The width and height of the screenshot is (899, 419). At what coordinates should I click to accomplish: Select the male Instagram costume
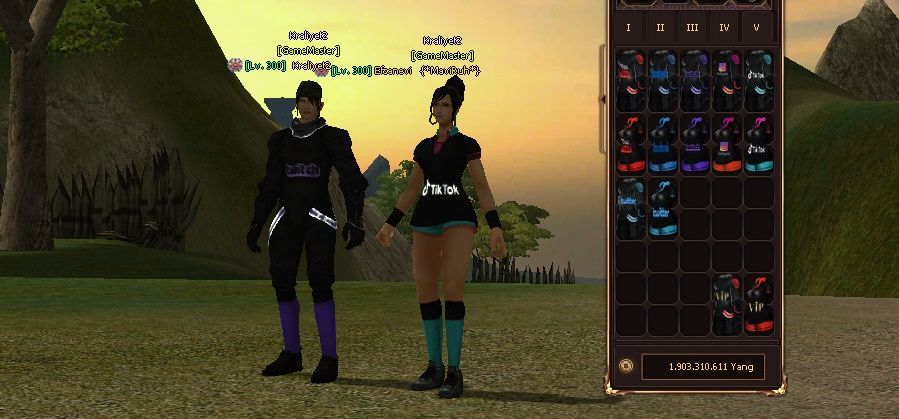(x=725, y=81)
